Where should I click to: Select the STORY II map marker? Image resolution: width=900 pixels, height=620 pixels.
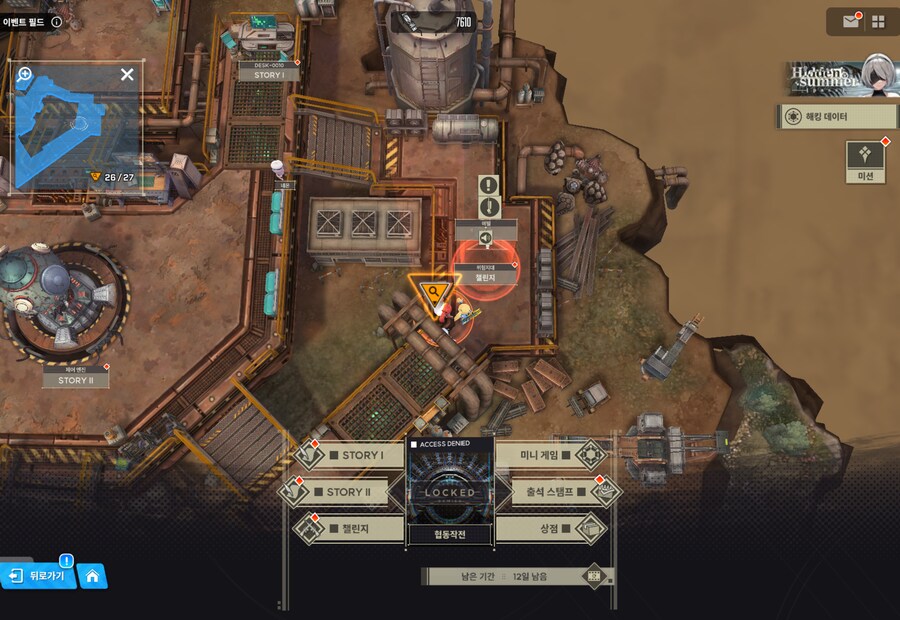click(74, 380)
